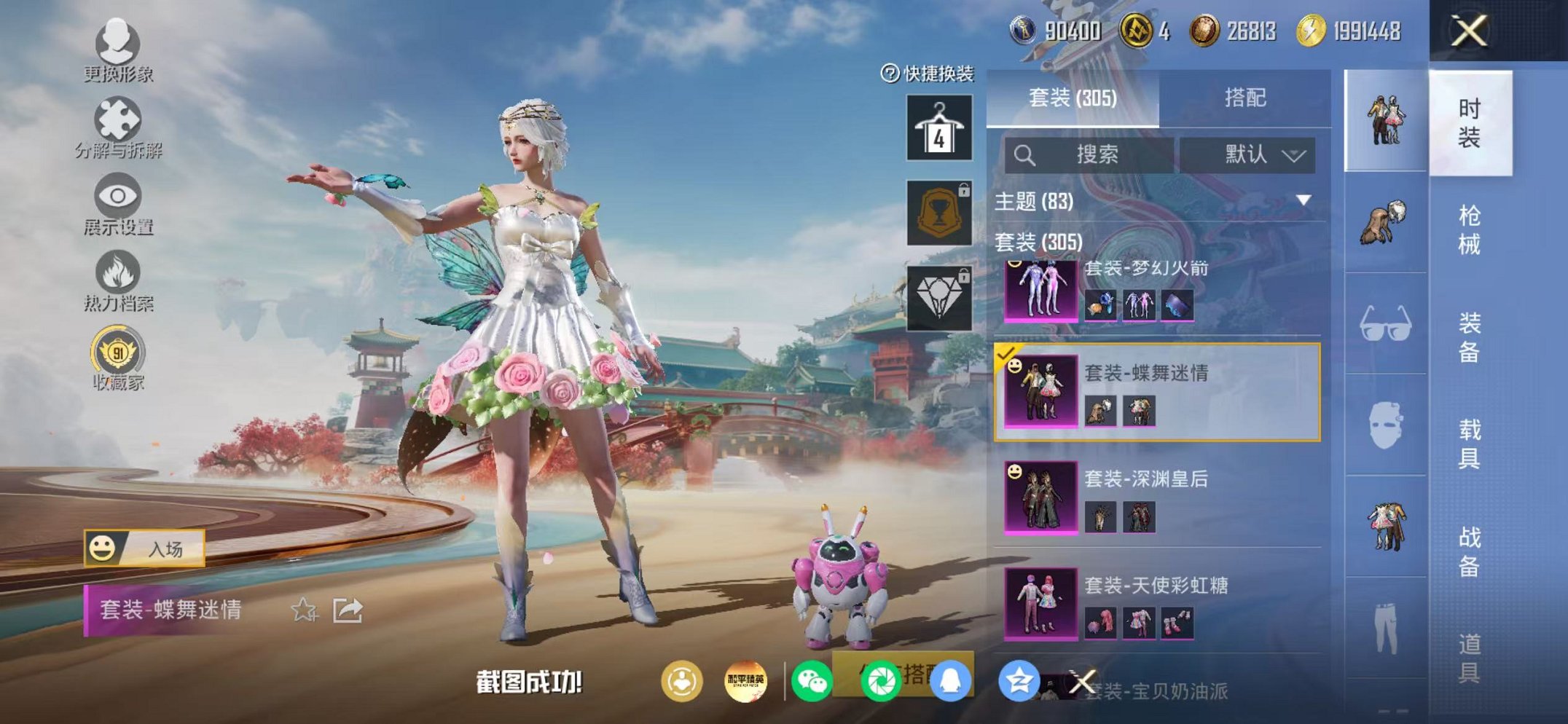
Task: Open 更换形象 change appearance
Action: (x=117, y=51)
